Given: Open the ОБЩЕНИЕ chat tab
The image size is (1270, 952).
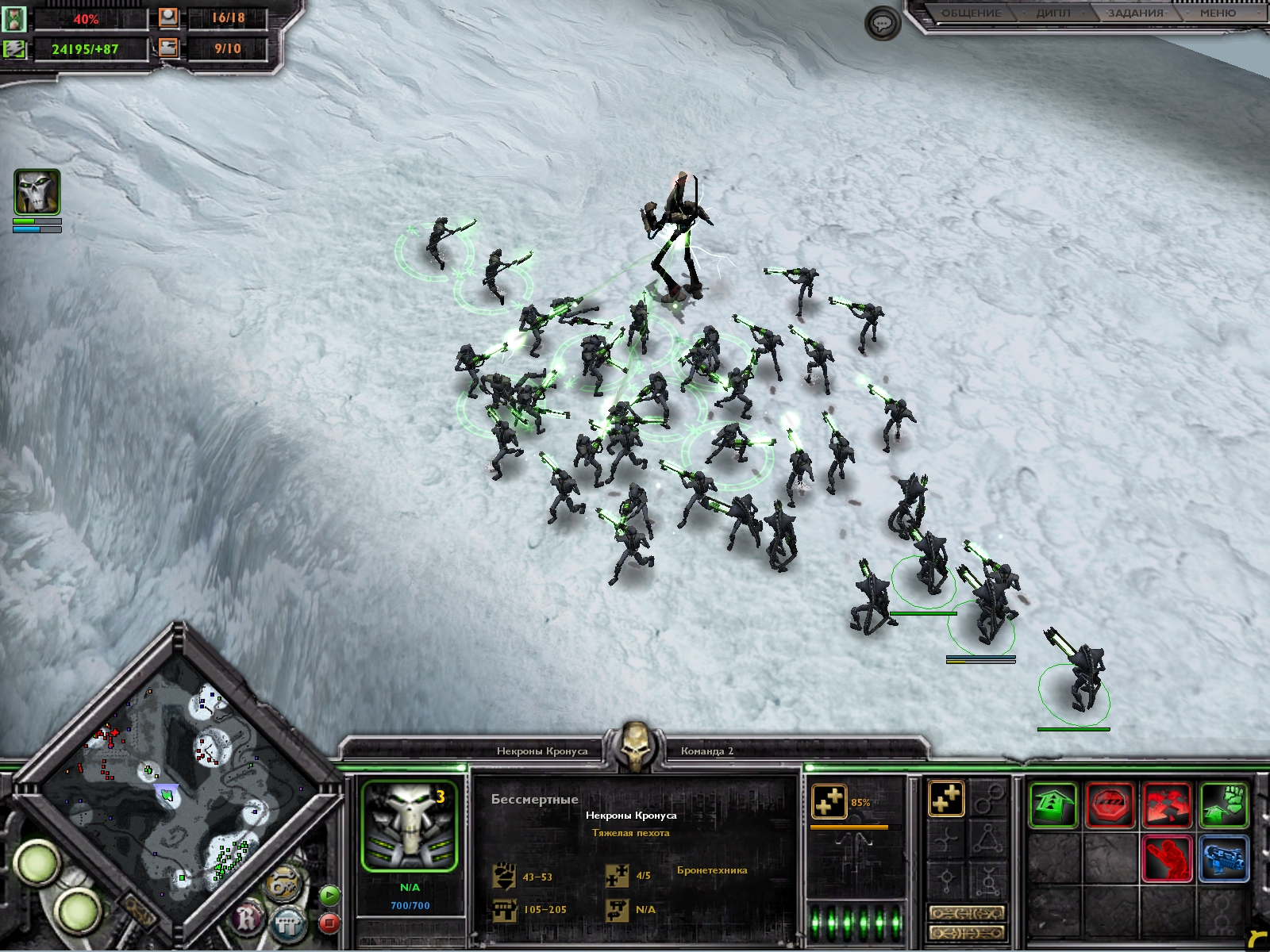Looking at the screenshot, I should (x=971, y=13).
